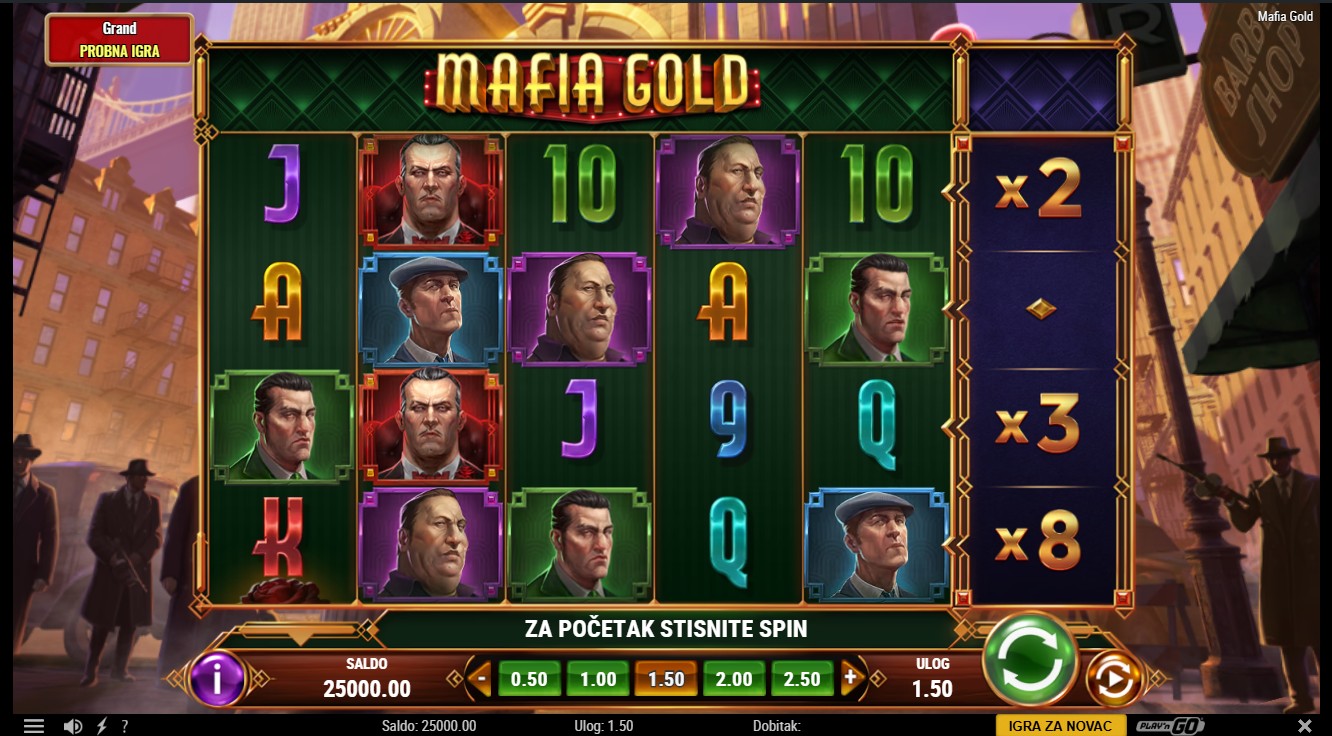1332x736 pixels.
Task: Toggle sound with the speaker icon
Action: [x=72, y=726]
